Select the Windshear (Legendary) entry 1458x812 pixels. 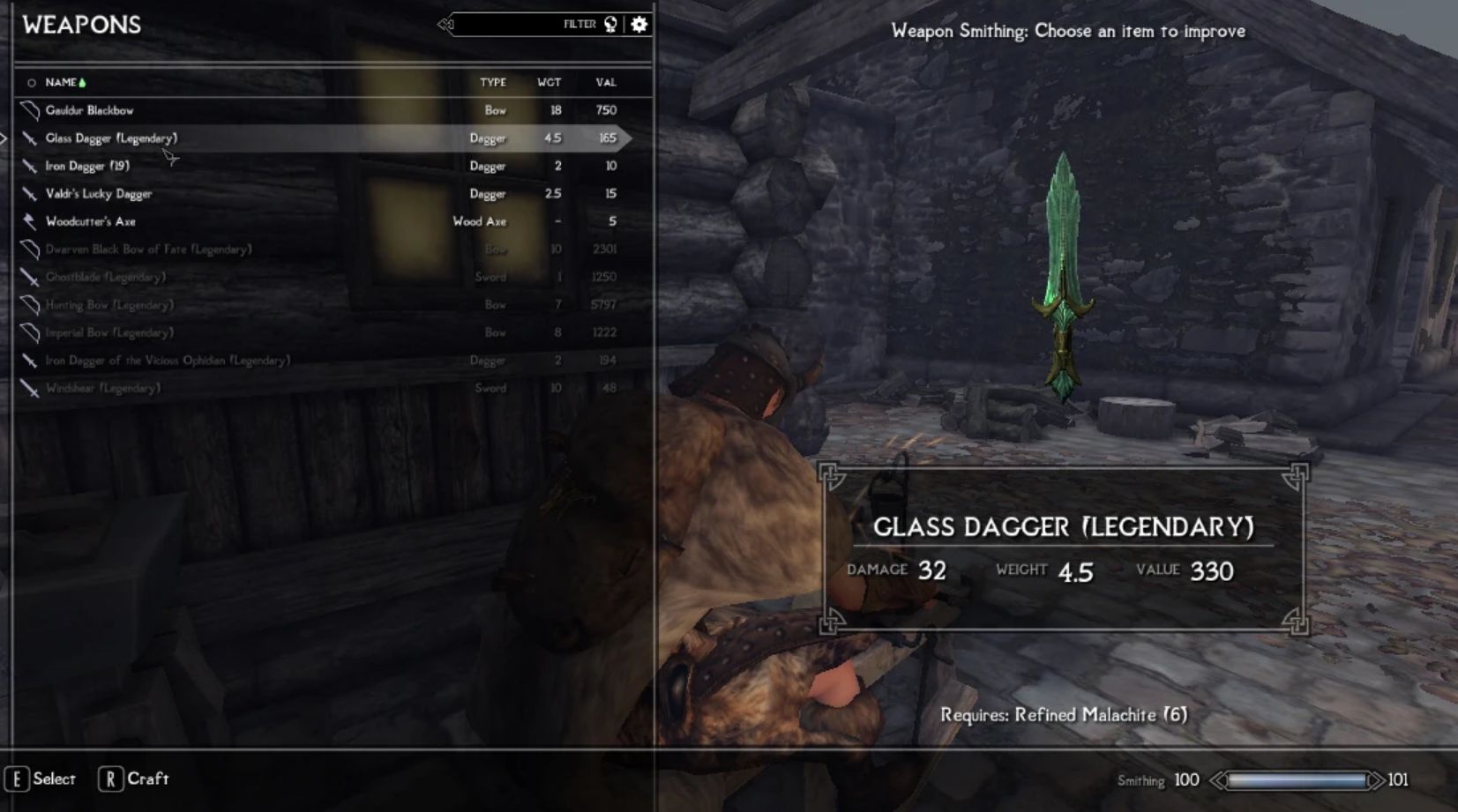coord(102,388)
